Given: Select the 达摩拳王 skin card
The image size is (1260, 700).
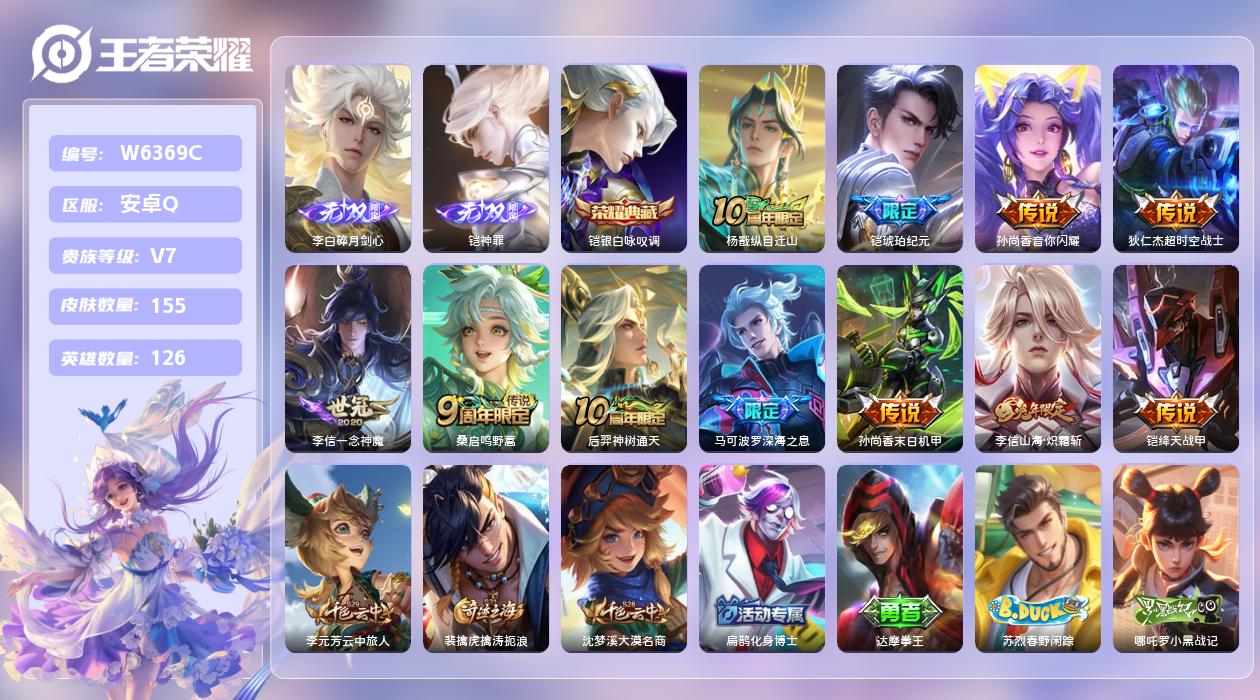Looking at the screenshot, I should point(900,558).
